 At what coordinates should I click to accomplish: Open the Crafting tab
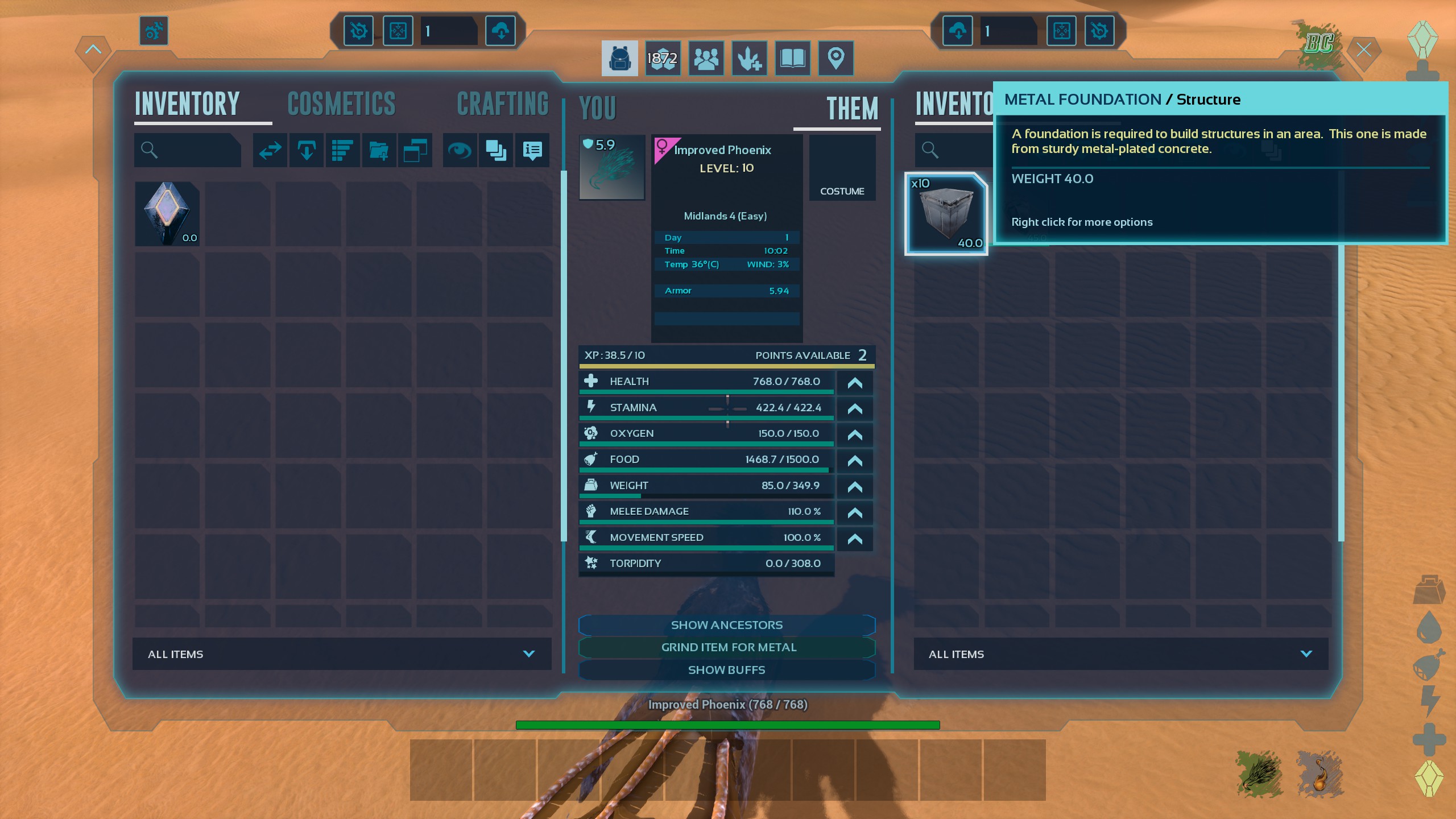tap(503, 104)
